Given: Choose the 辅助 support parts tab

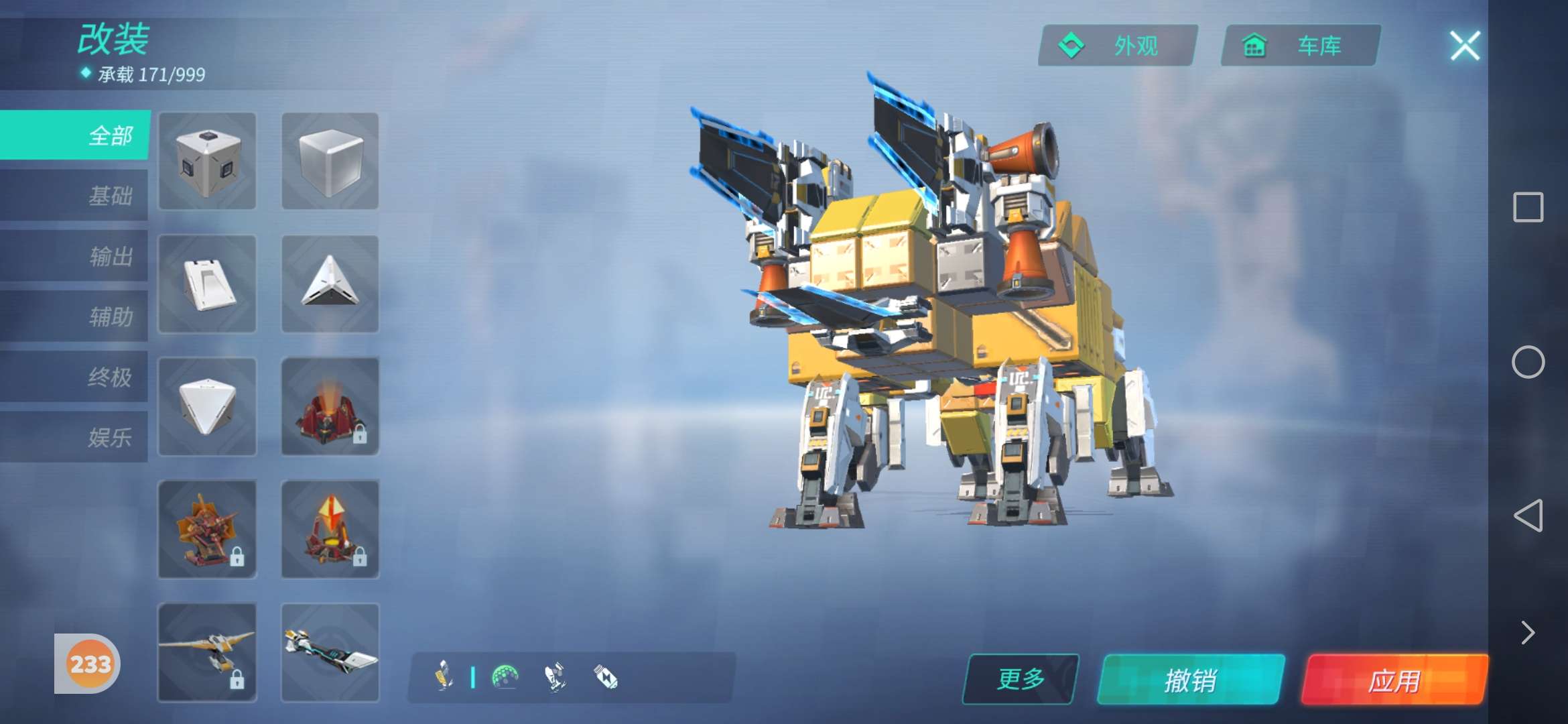Looking at the screenshot, I should pyautogui.click(x=75, y=316).
